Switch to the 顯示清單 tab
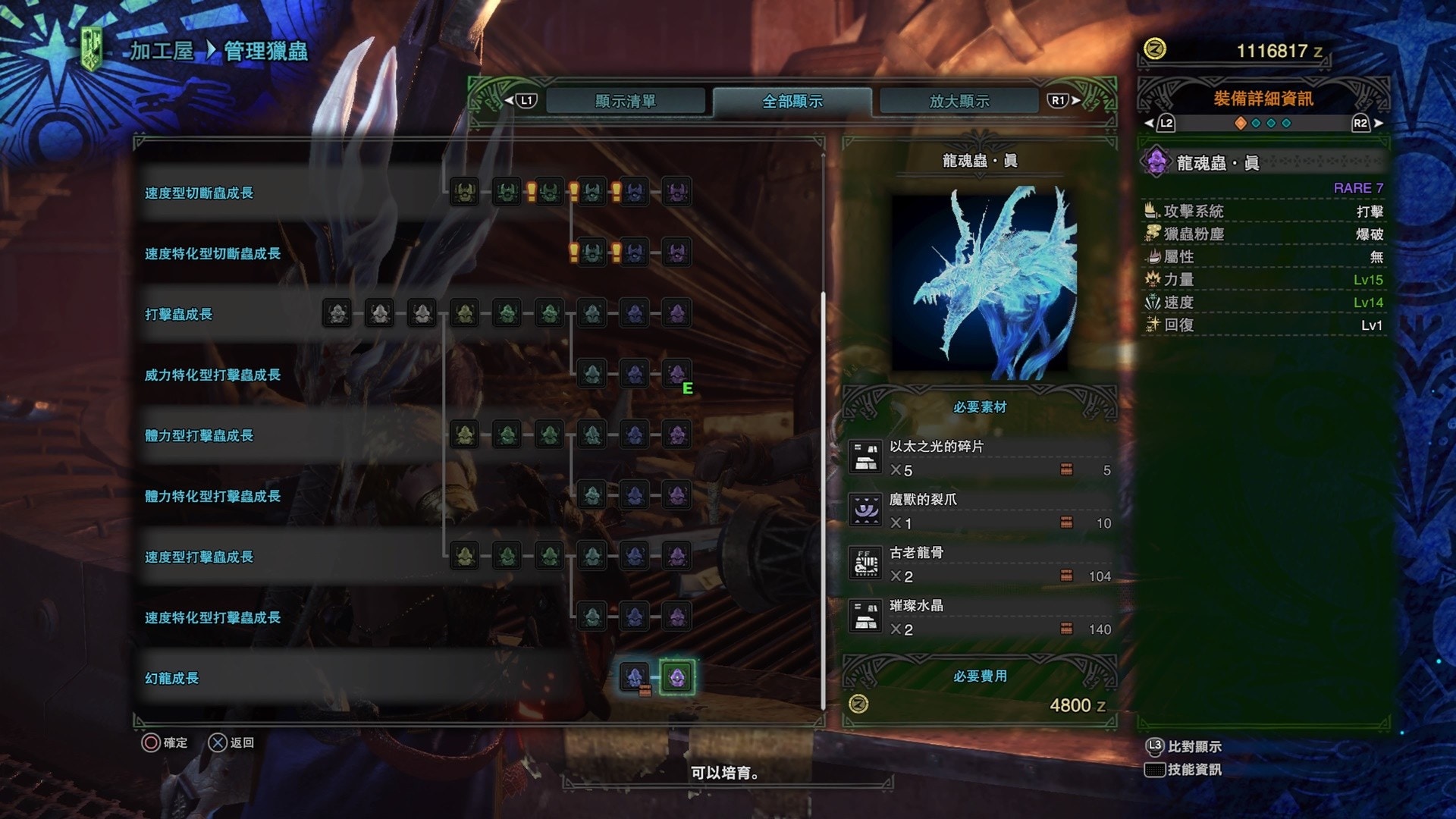Viewport: 1456px width, 819px height. (625, 101)
